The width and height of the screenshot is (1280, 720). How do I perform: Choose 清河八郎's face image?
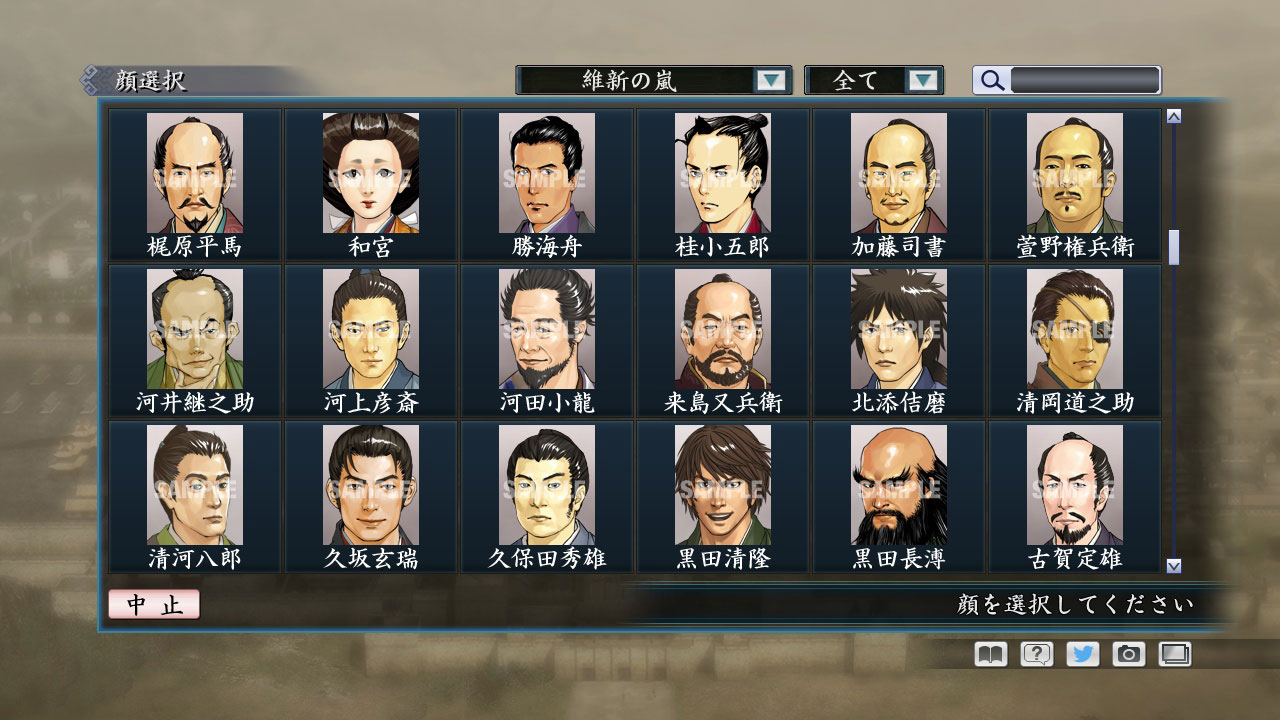(x=193, y=485)
